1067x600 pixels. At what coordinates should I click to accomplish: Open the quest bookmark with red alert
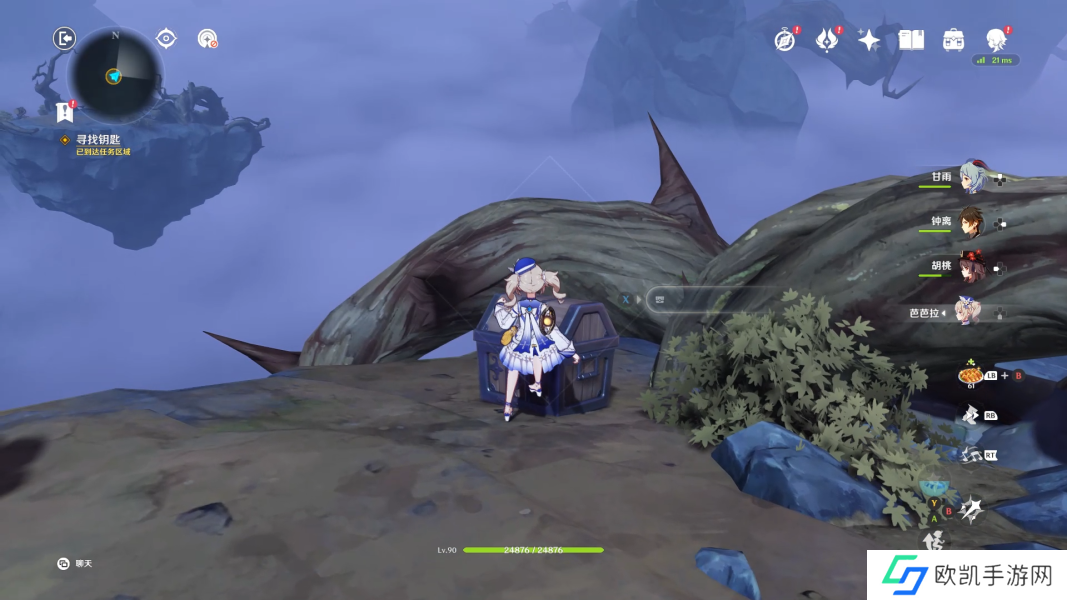pos(66,112)
